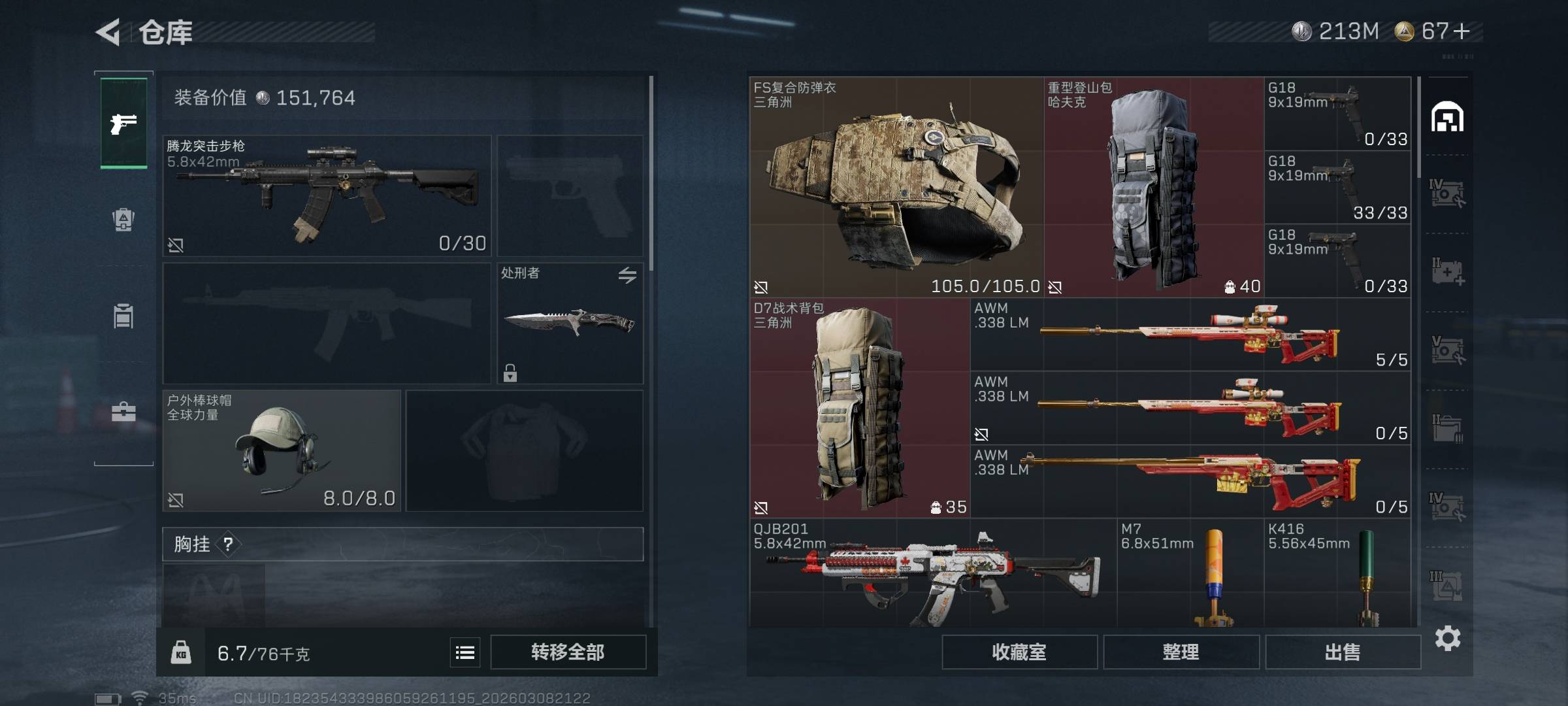Select the QJB201 machine gun in stash

click(x=932, y=573)
